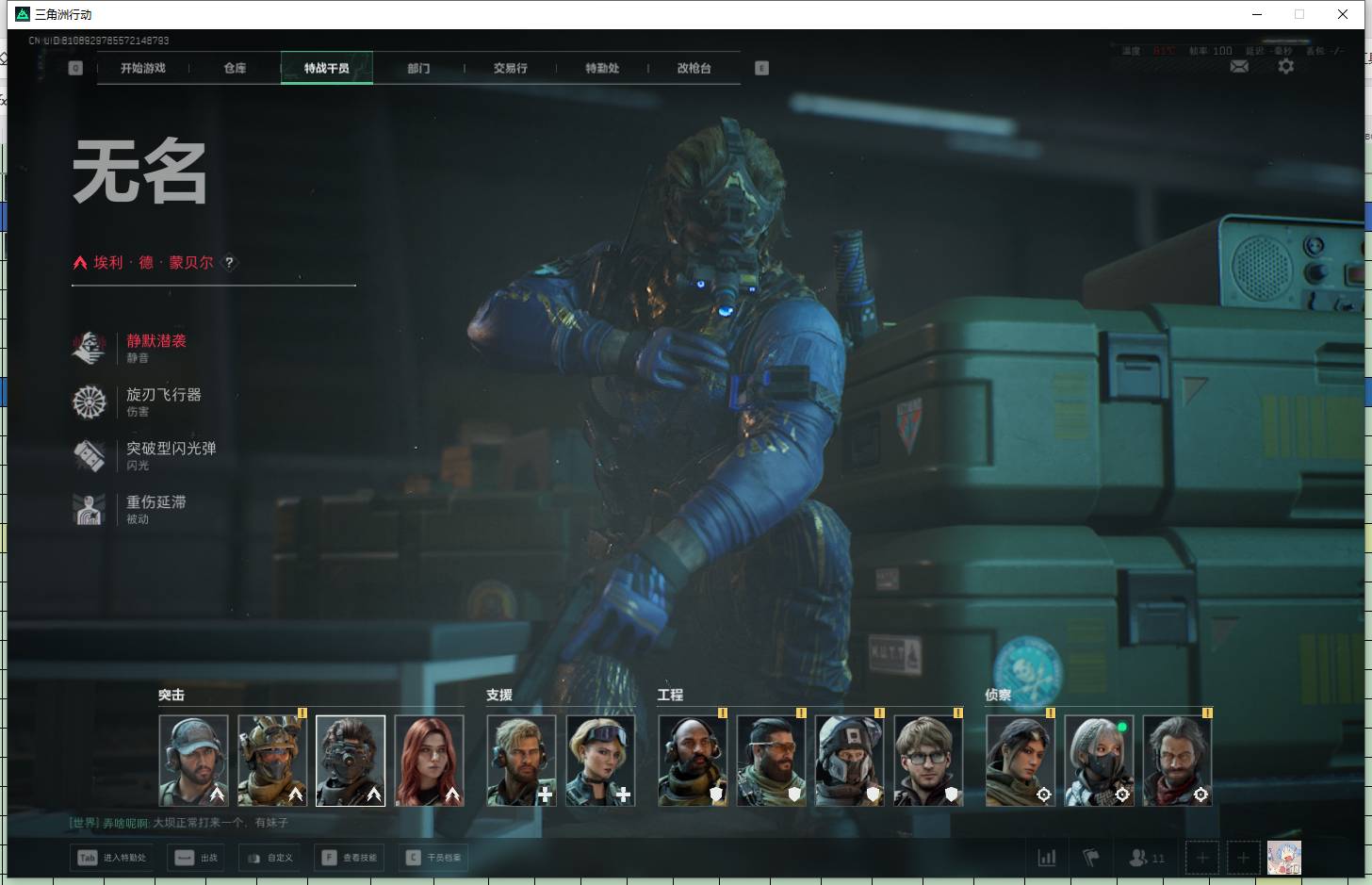Image resolution: width=1372 pixels, height=885 pixels.
Task: Open the settings gear icon
Action: click(1285, 66)
